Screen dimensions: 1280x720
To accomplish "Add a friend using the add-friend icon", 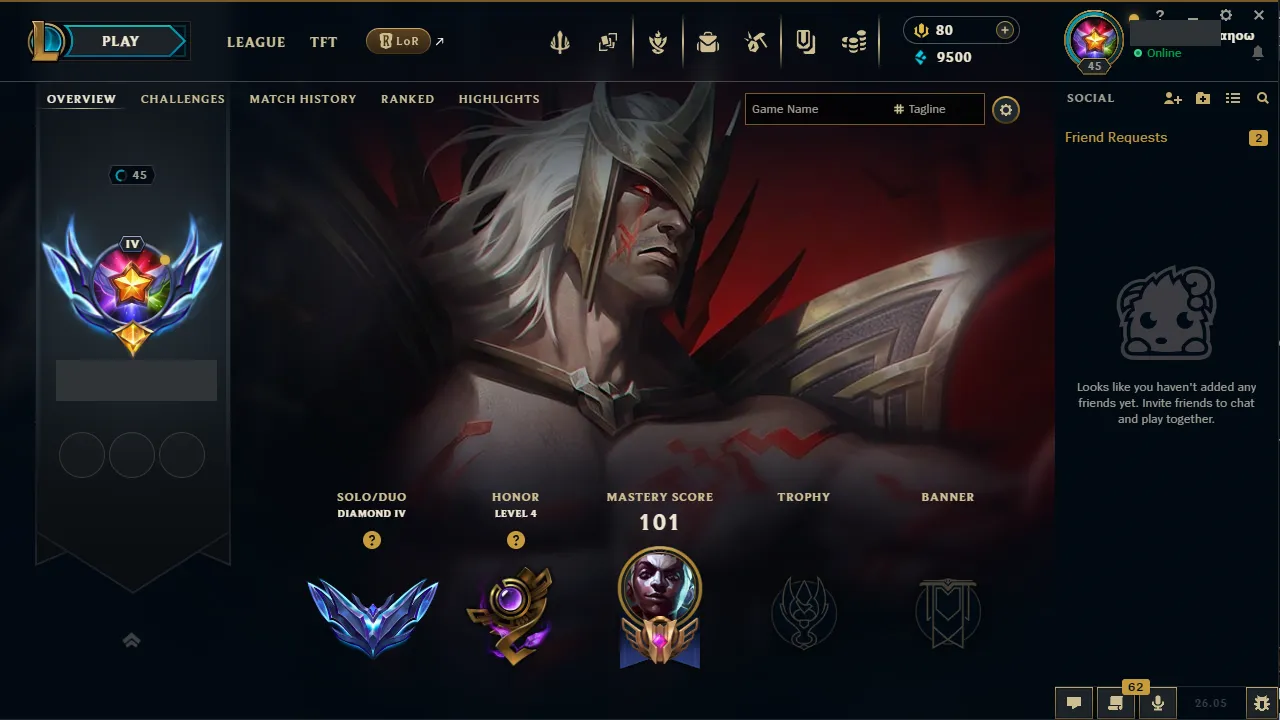I will click(1172, 98).
